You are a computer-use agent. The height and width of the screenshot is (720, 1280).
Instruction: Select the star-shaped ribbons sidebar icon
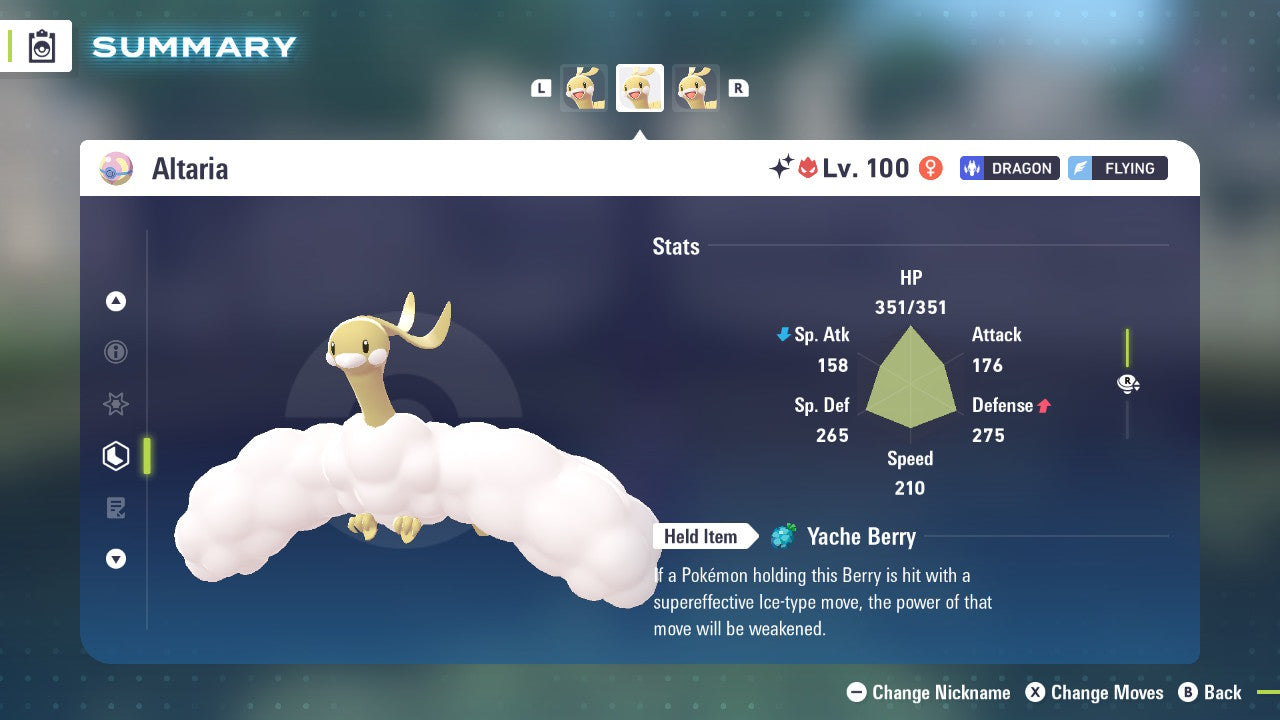(115, 404)
